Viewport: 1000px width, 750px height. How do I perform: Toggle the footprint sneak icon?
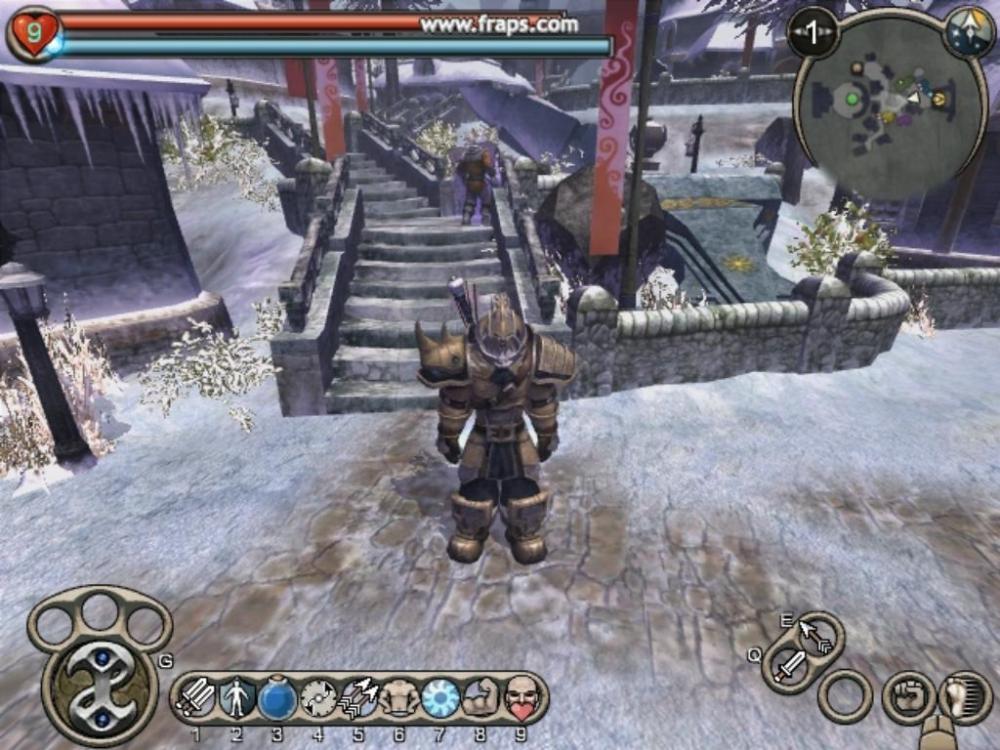pos(964,697)
